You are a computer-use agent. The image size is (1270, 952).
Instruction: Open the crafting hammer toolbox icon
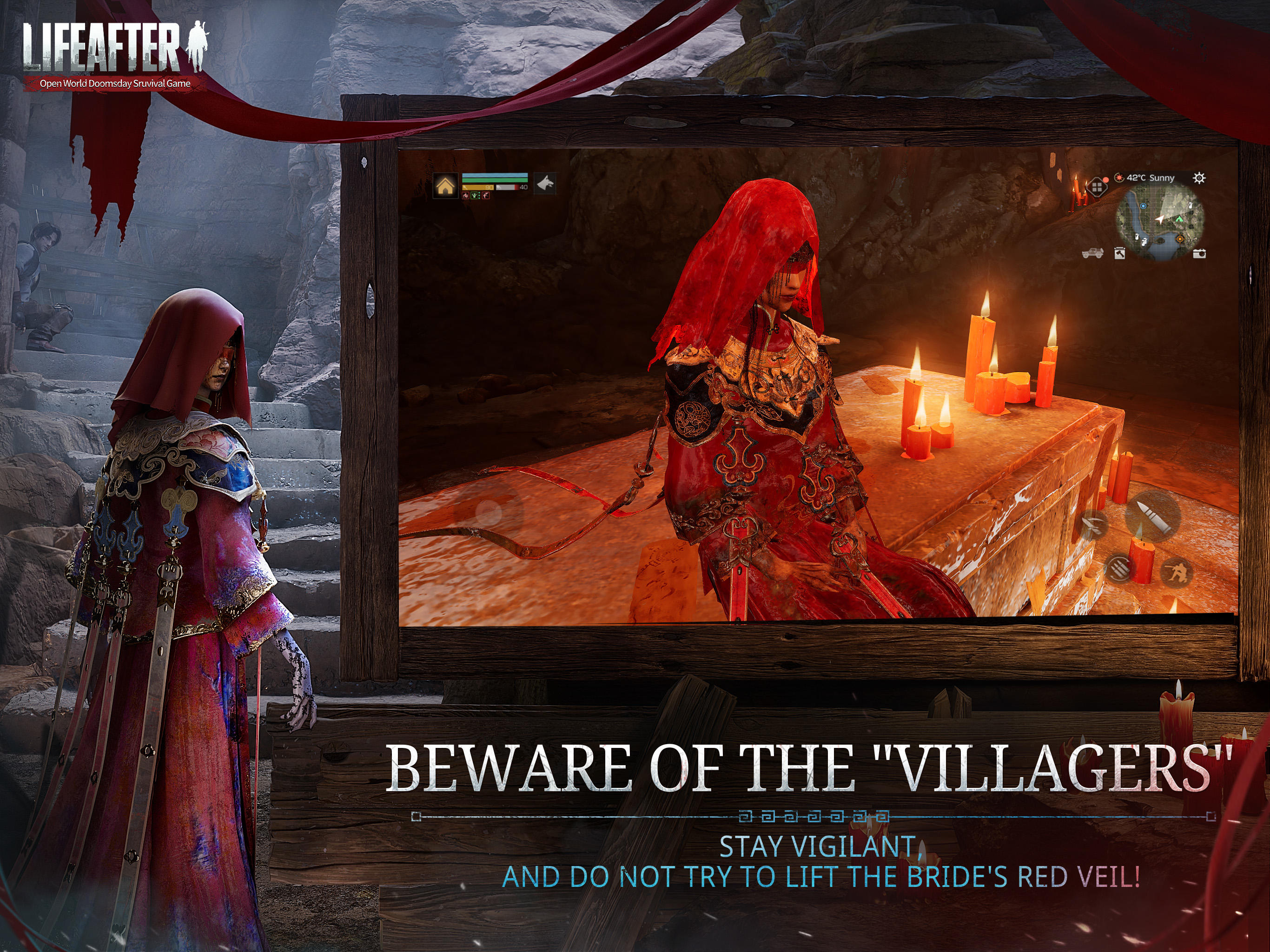coord(1119,253)
